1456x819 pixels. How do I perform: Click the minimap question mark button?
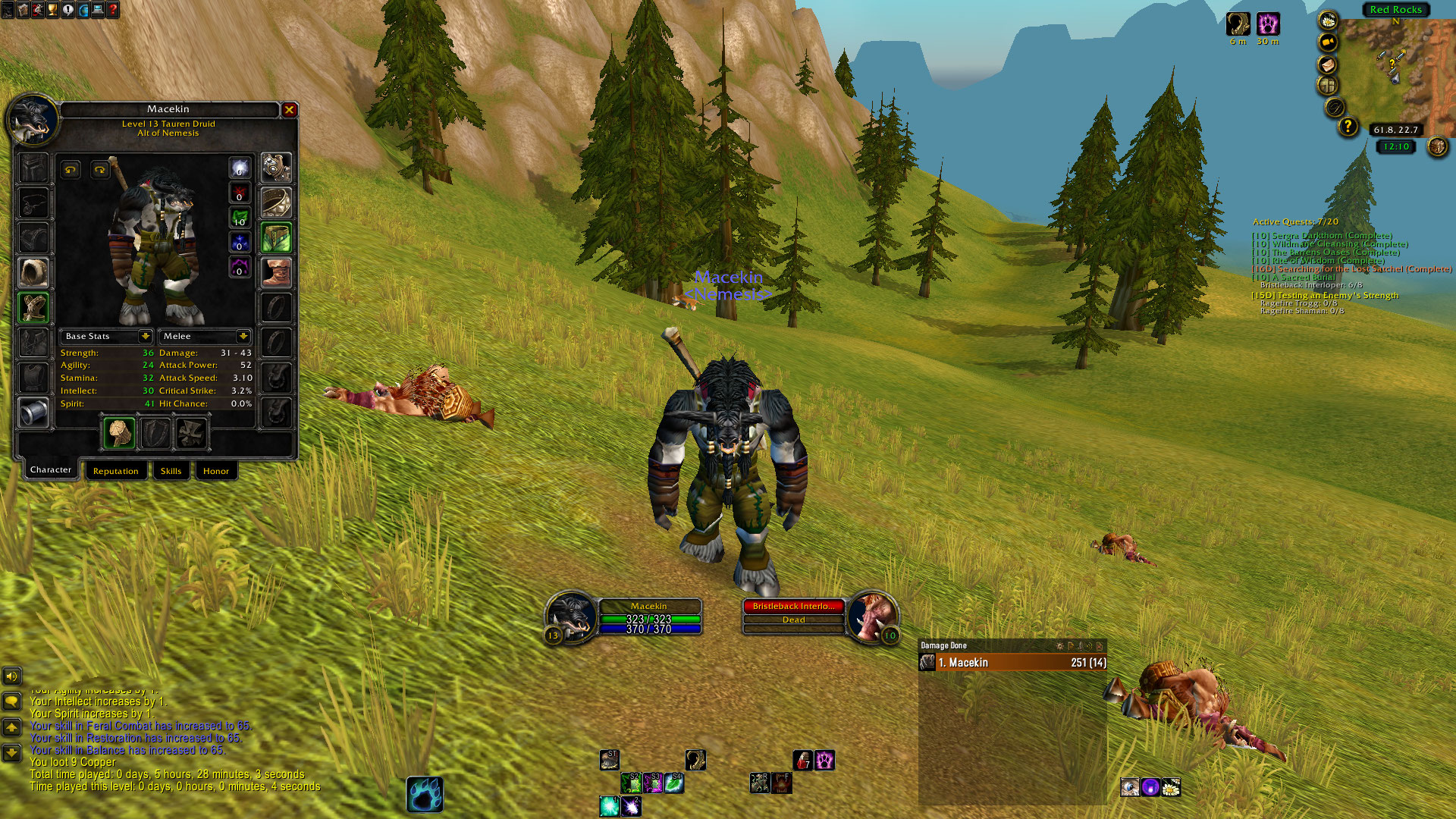click(1348, 127)
